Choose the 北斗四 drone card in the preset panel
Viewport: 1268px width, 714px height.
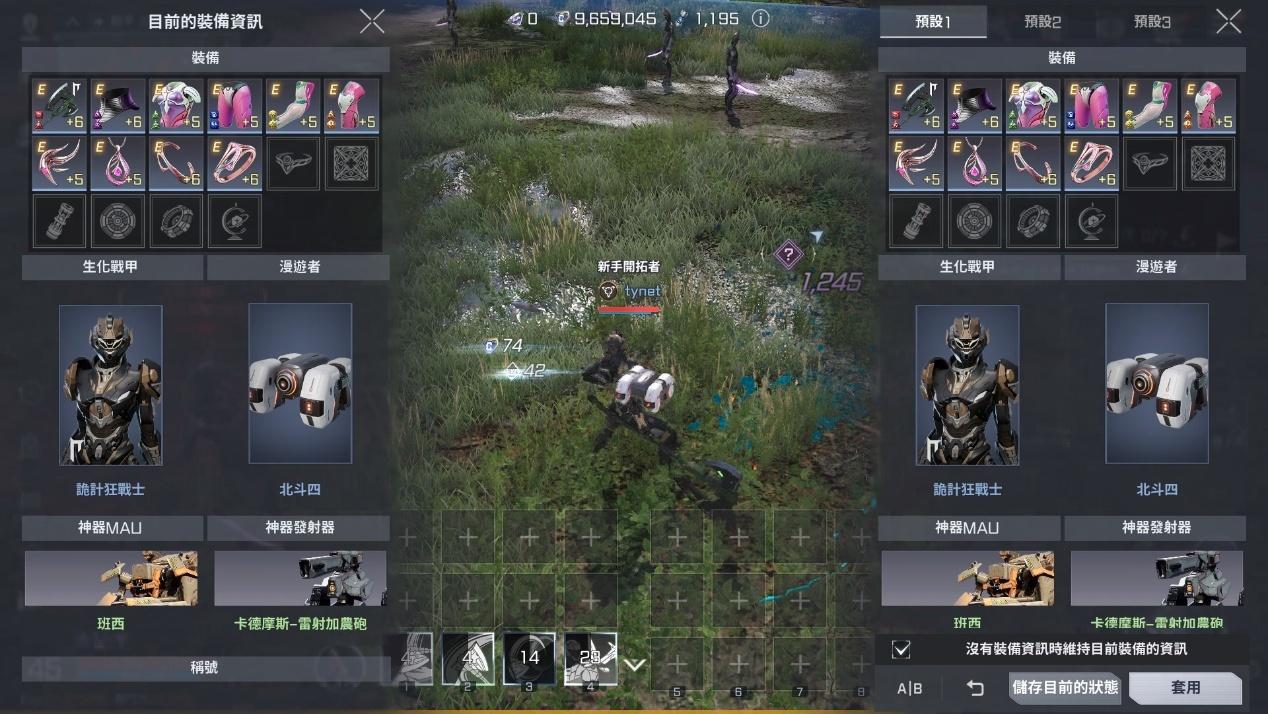(x=1157, y=385)
